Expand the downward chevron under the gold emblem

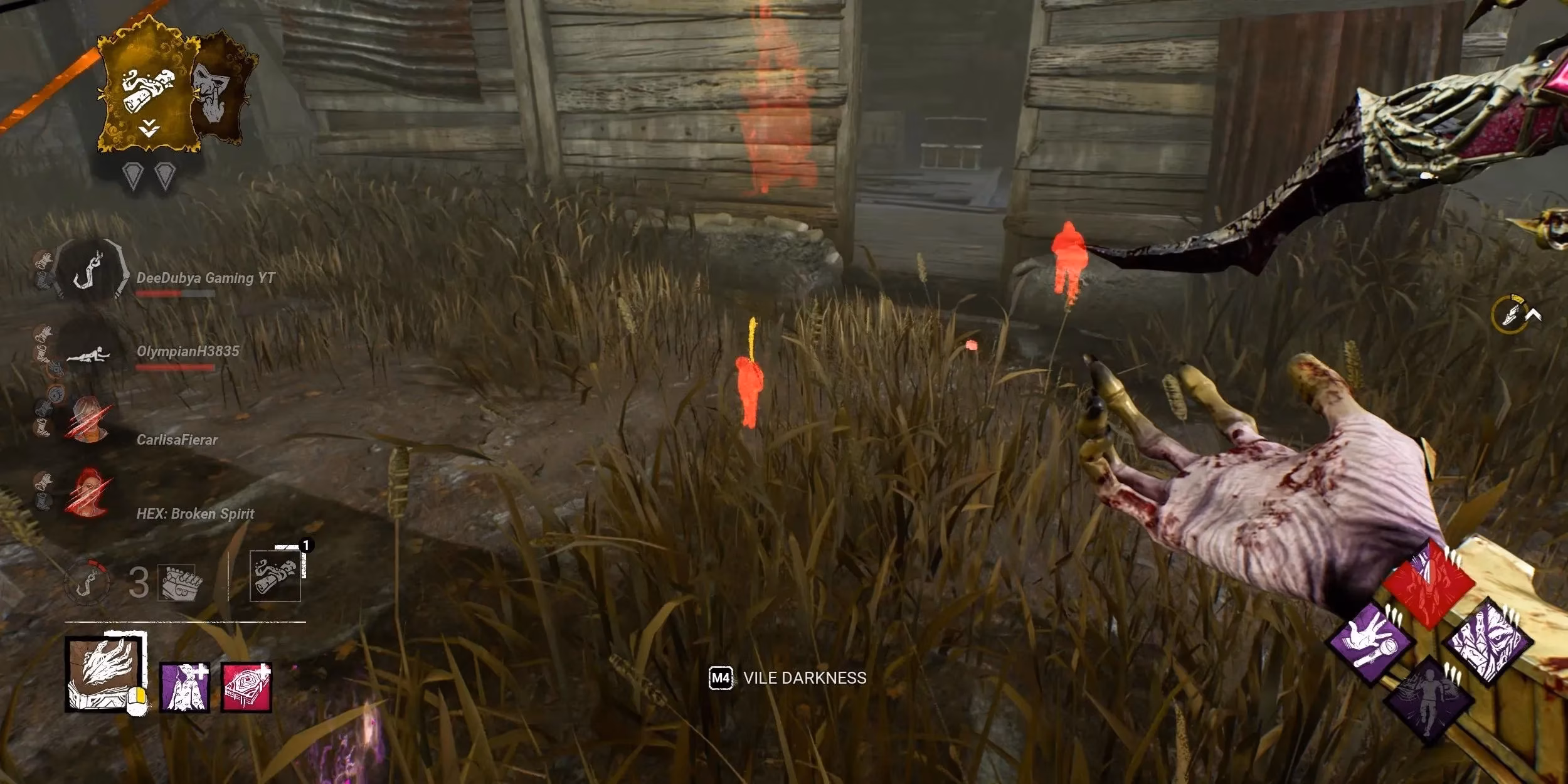tap(149, 129)
